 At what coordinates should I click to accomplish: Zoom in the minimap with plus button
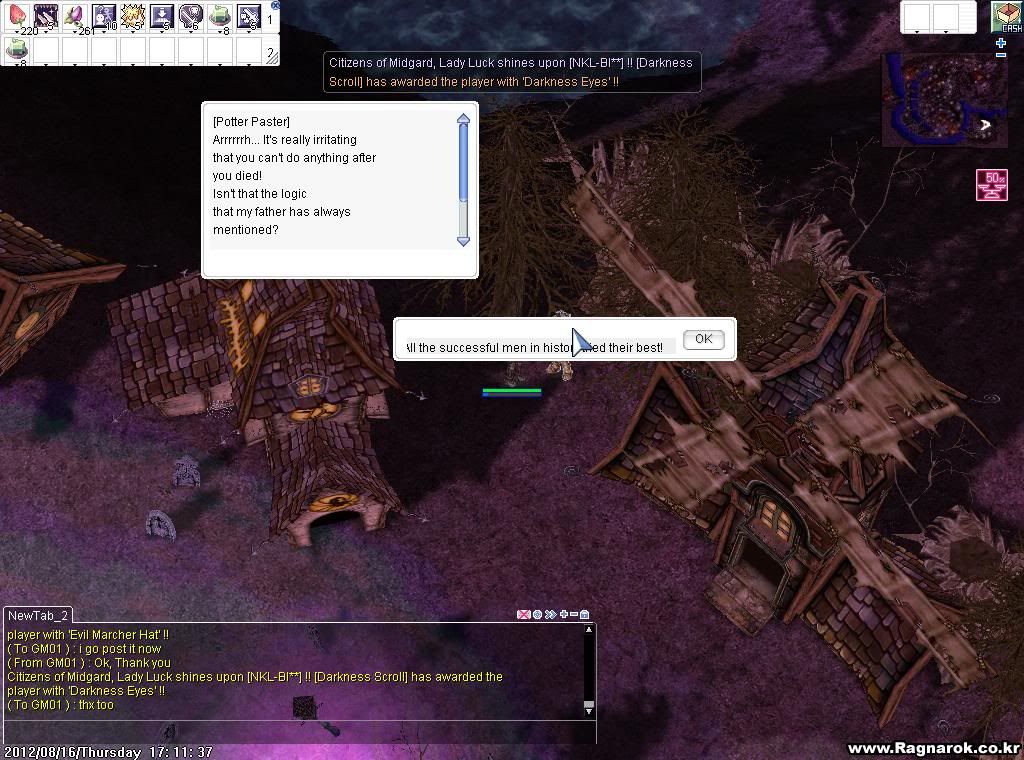click(x=1002, y=44)
